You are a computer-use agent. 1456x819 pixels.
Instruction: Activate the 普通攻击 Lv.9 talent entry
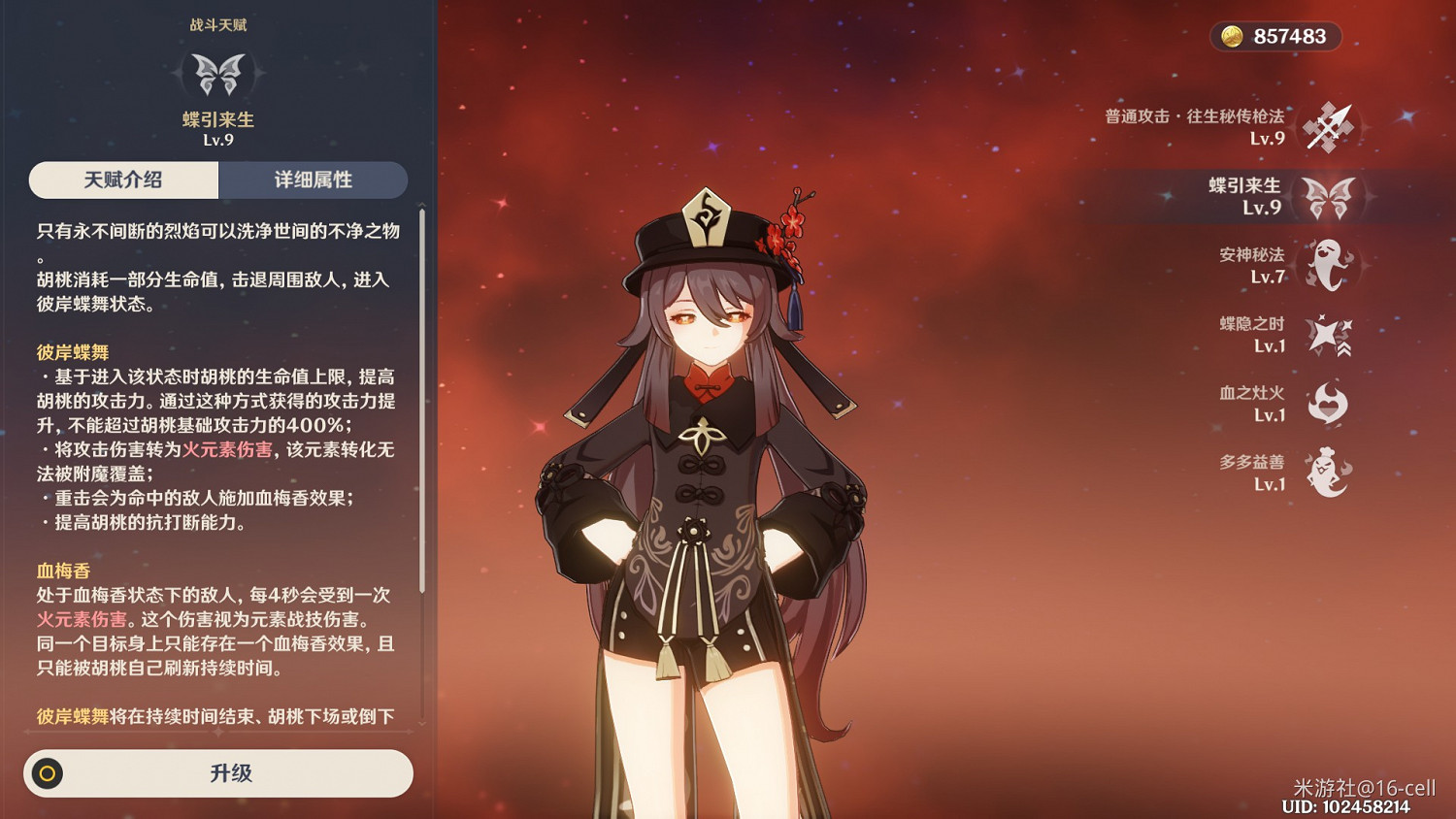coord(1194,127)
